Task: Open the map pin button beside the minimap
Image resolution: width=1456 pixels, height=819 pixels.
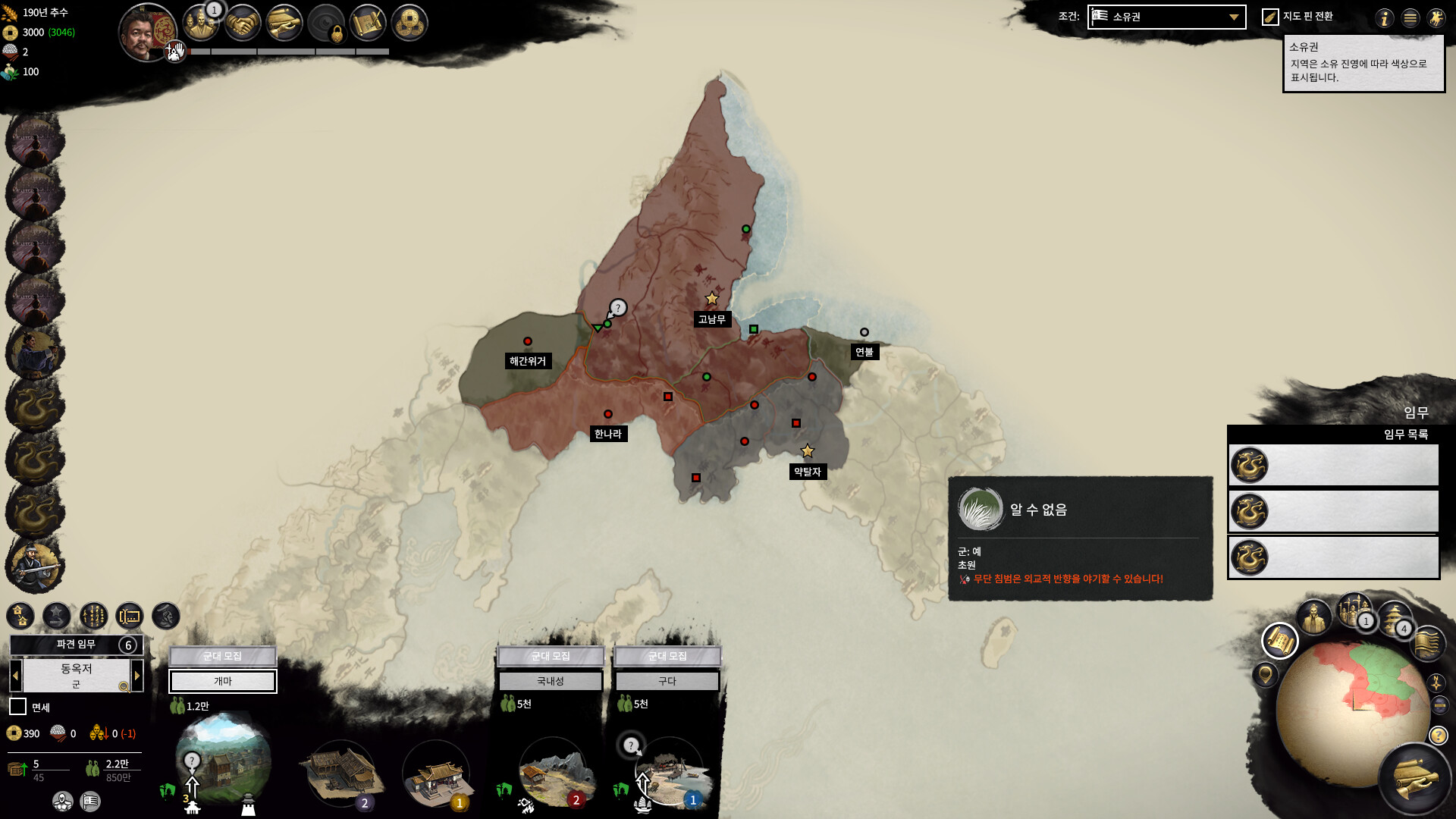Action: [1265, 673]
